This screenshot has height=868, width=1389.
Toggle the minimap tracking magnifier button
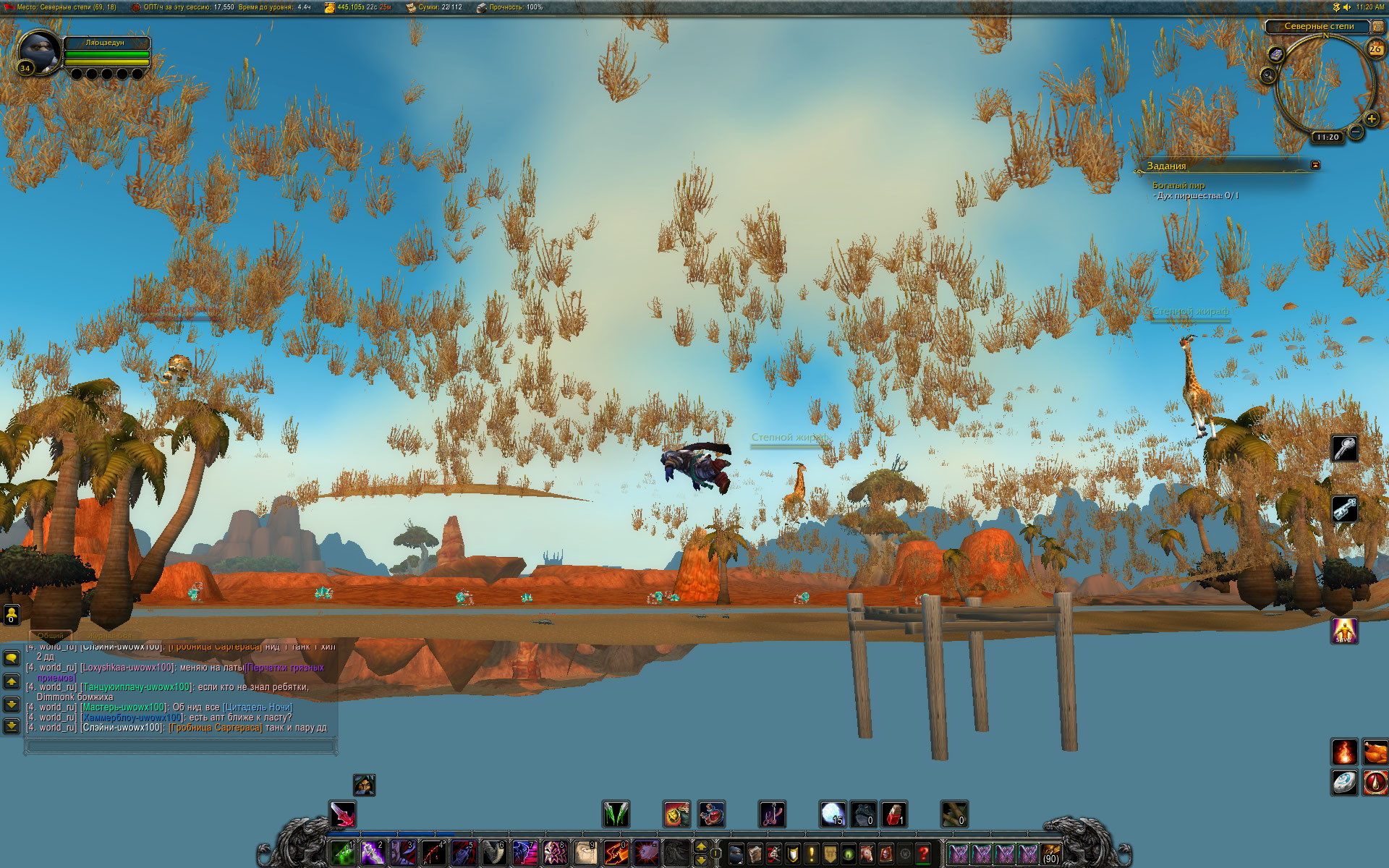point(1267,75)
